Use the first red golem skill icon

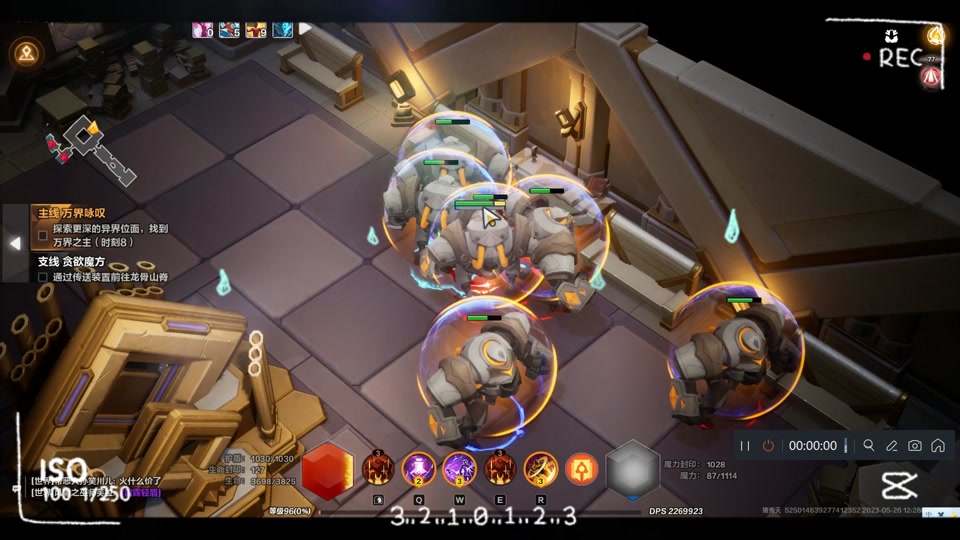(x=378, y=468)
